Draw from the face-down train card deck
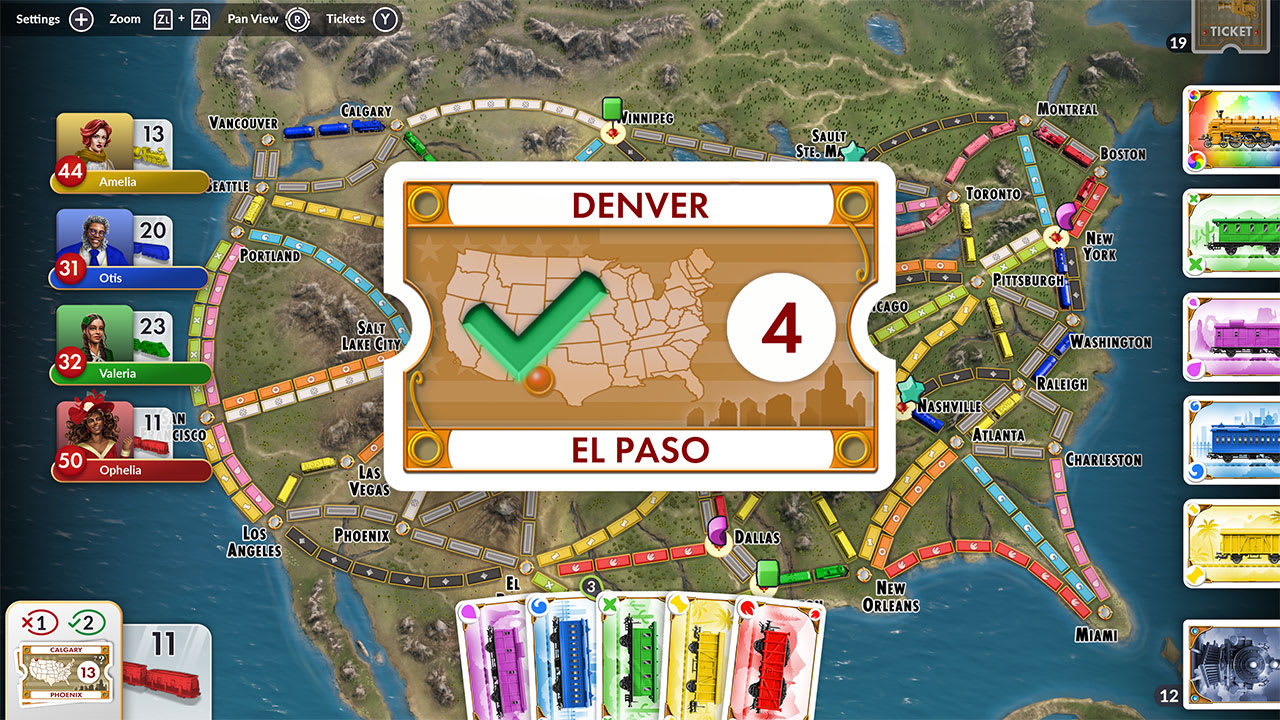1280x720 pixels. tap(1229, 663)
